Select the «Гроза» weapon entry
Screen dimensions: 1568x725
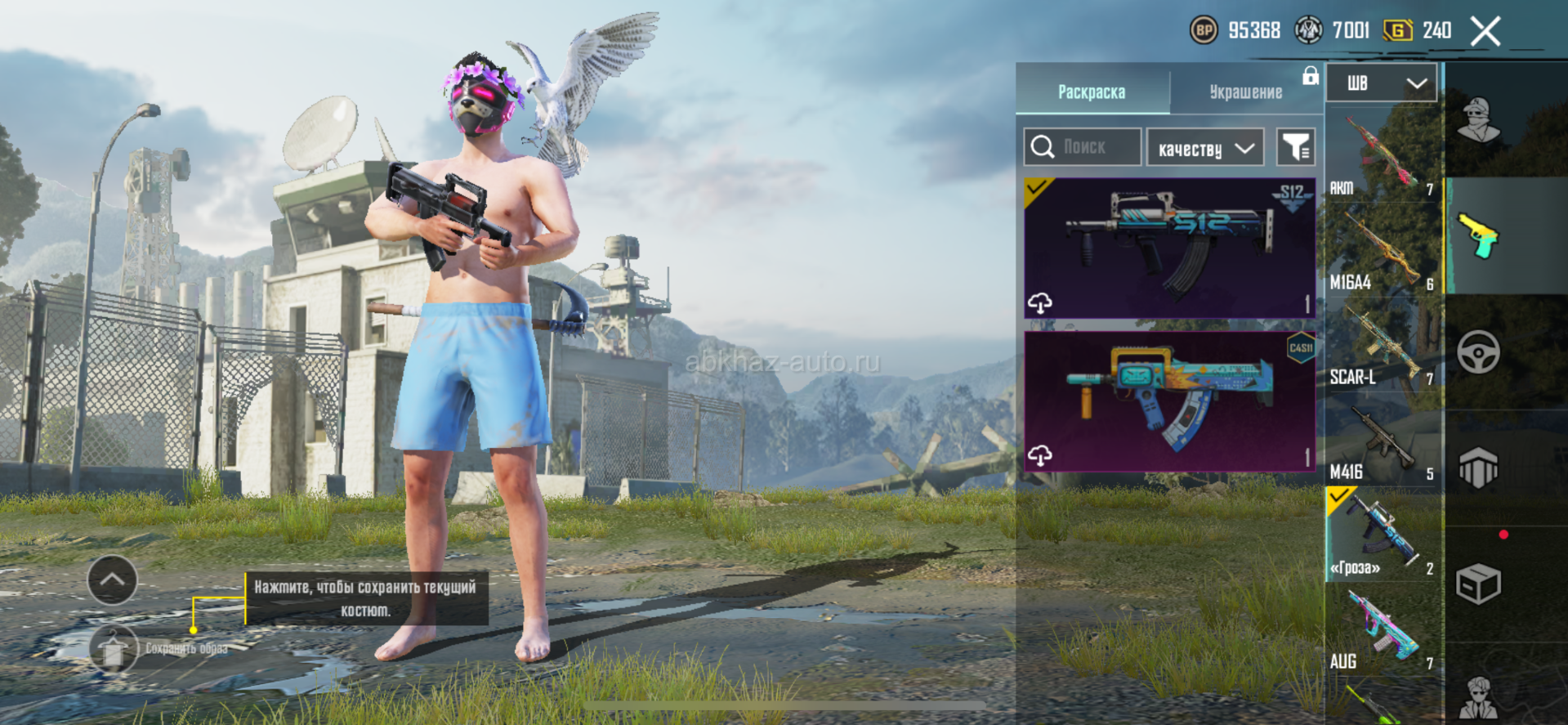[1382, 534]
